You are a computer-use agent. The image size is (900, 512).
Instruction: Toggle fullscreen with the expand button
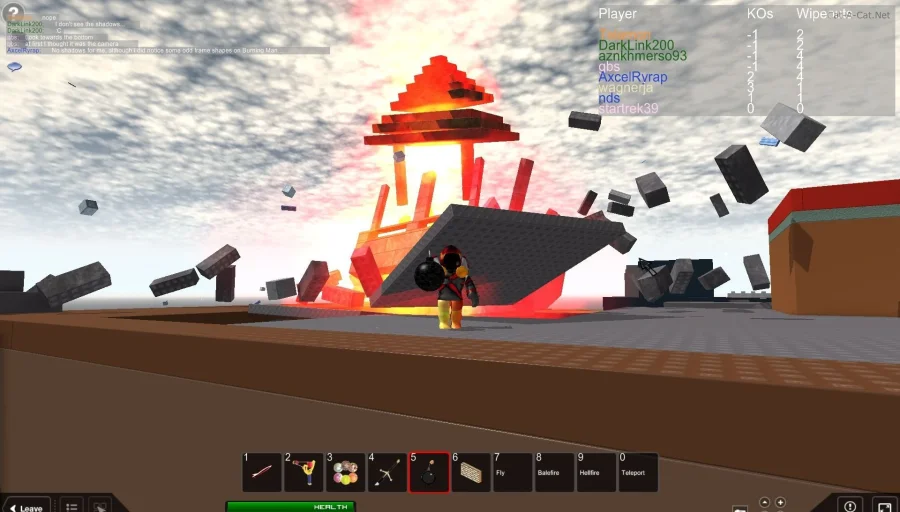(883, 505)
